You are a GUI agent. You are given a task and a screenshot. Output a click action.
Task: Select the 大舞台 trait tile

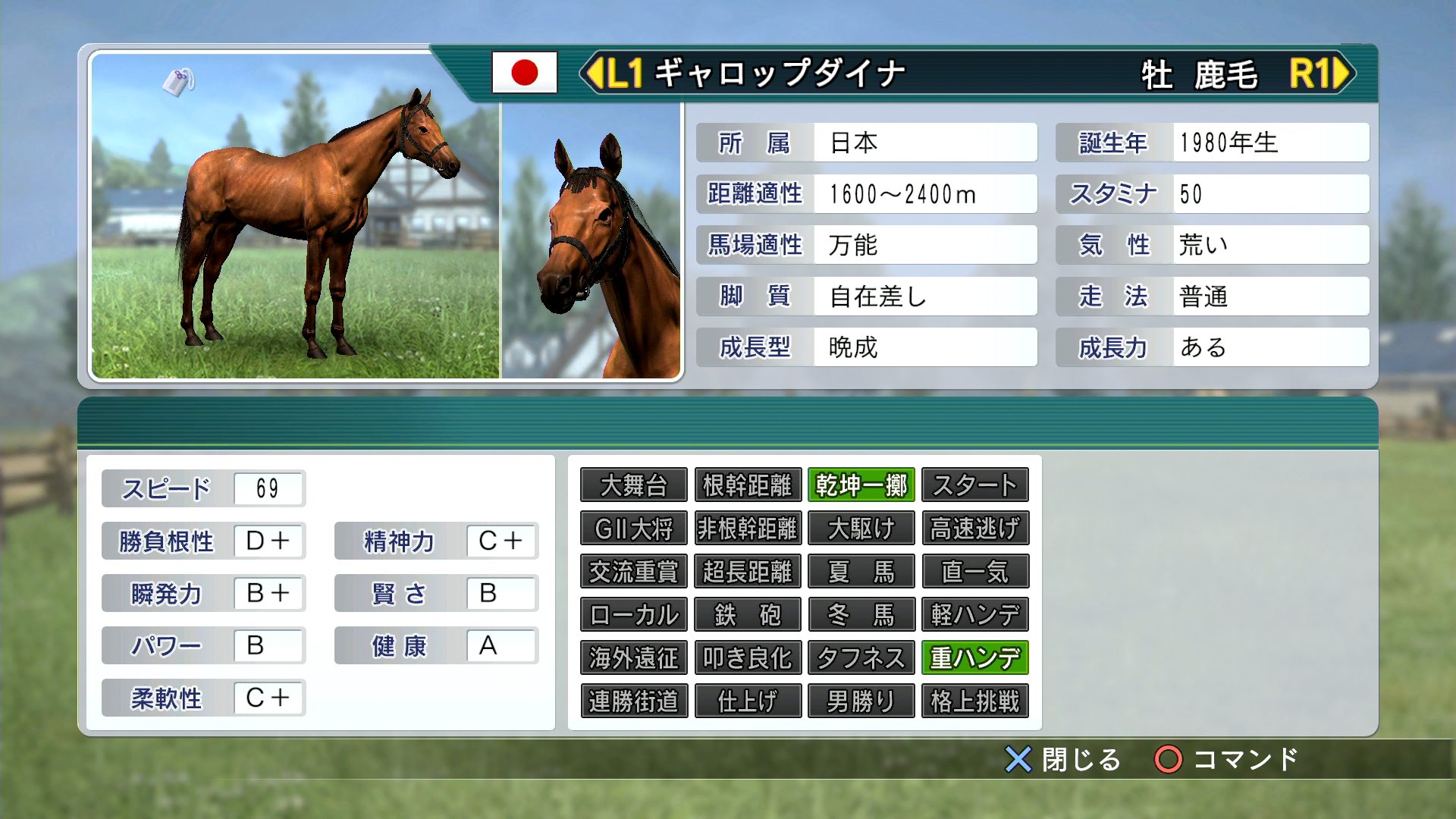[633, 485]
